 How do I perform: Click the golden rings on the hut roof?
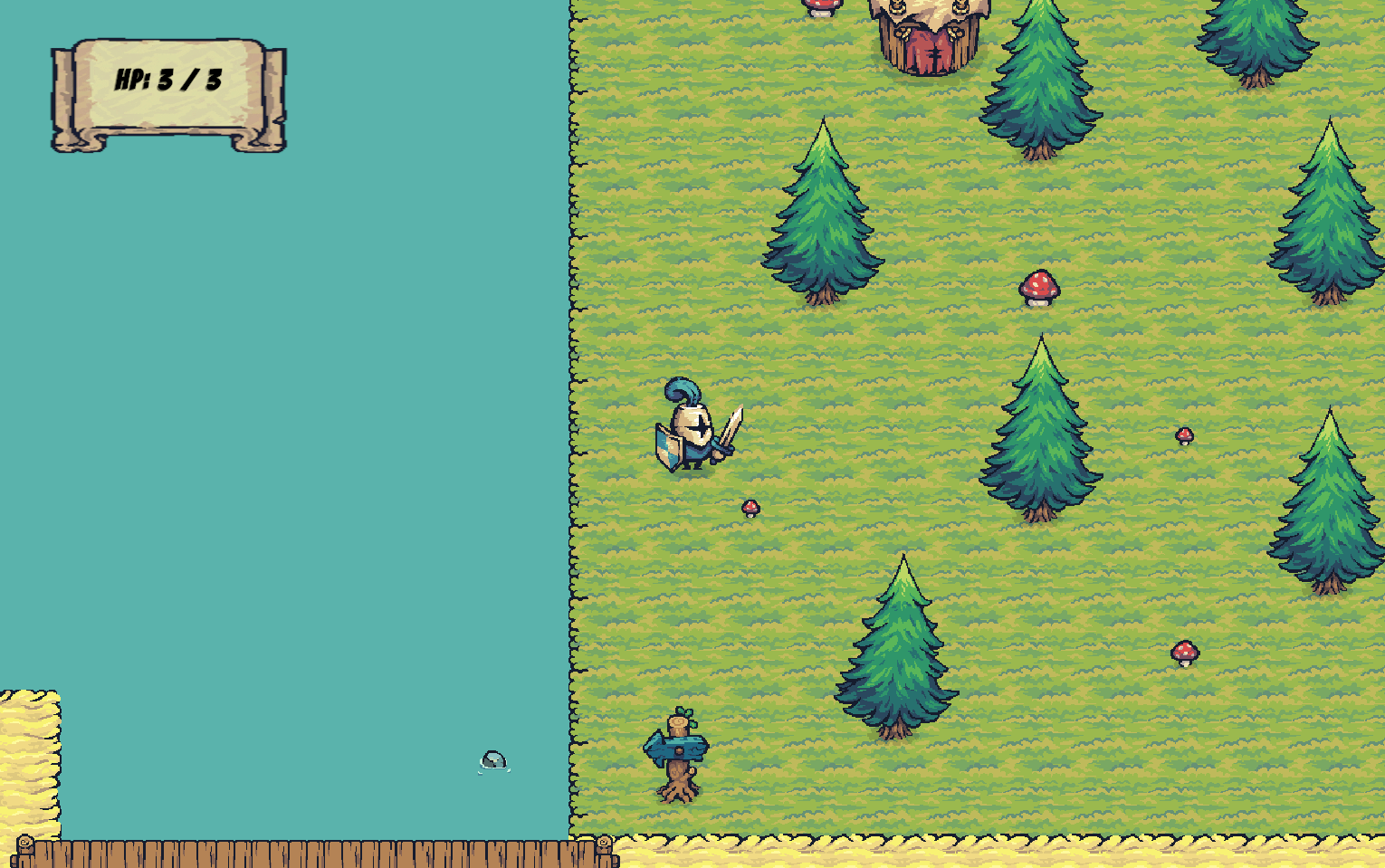(896, 7)
